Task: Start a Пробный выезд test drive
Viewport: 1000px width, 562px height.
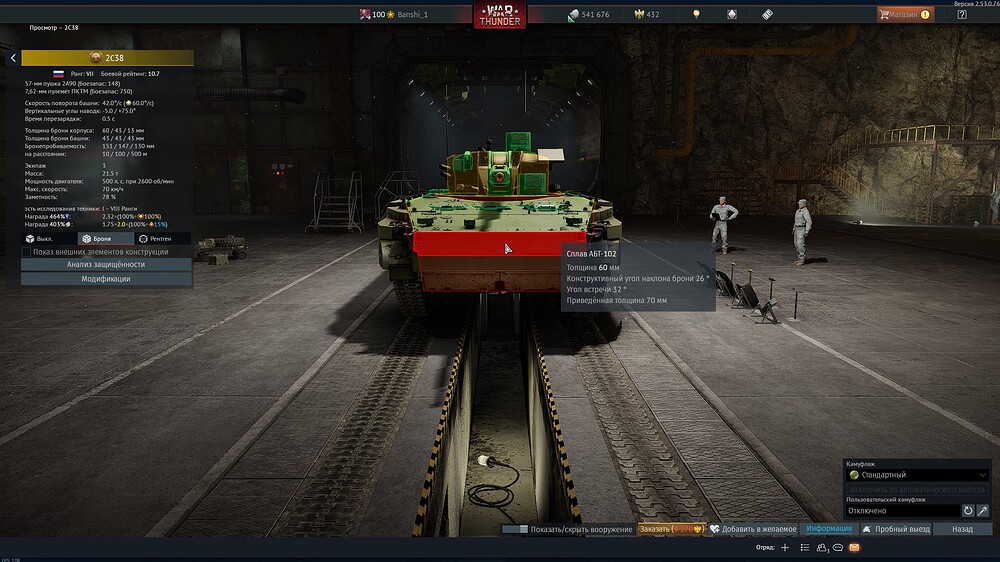Action: coord(896,529)
